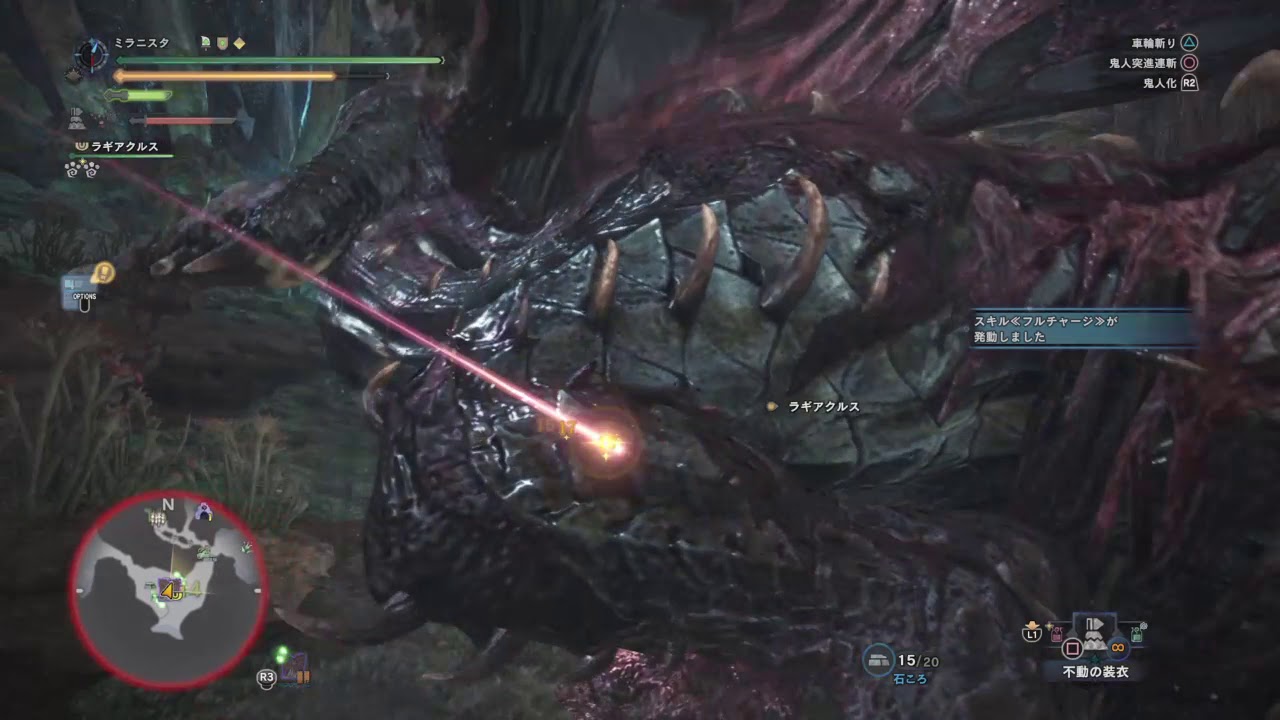Select the 不動の装衣 mantle in the item bar
1280x720 pixels.
(1095, 633)
